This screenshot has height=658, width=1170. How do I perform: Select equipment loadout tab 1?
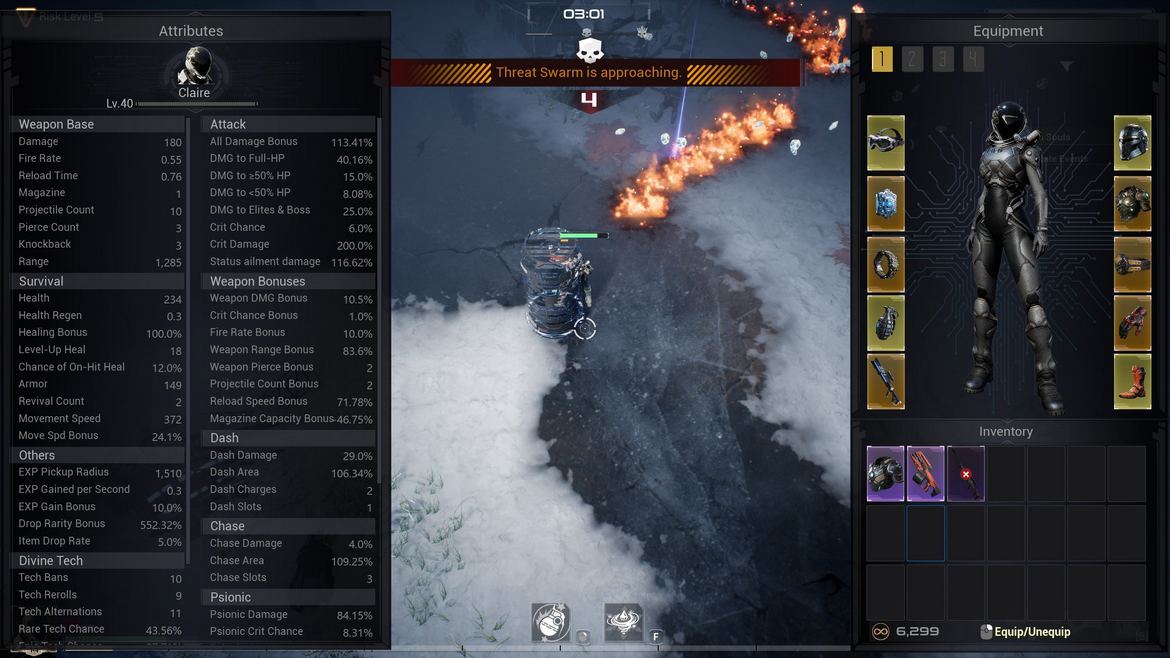882,59
